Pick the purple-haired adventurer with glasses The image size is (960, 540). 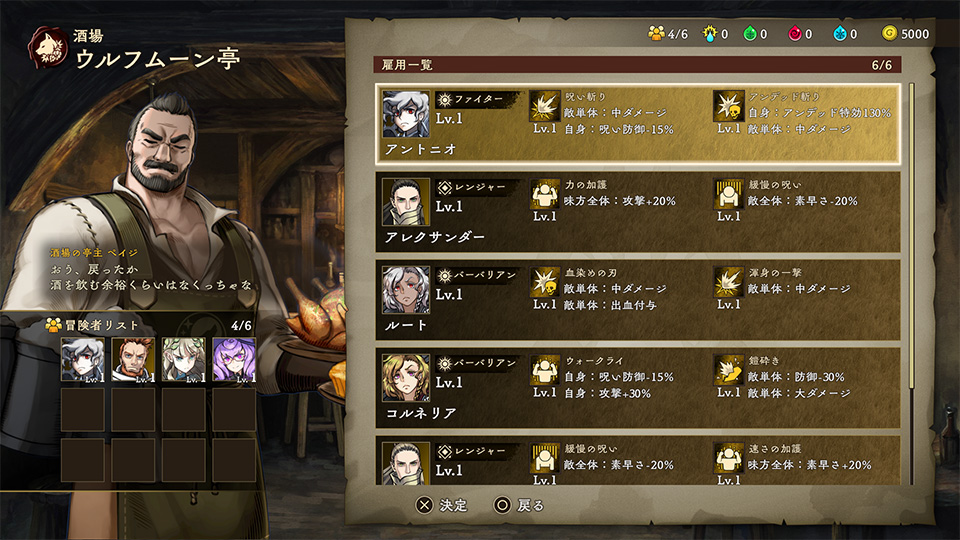pyautogui.click(x=234, y=360)
